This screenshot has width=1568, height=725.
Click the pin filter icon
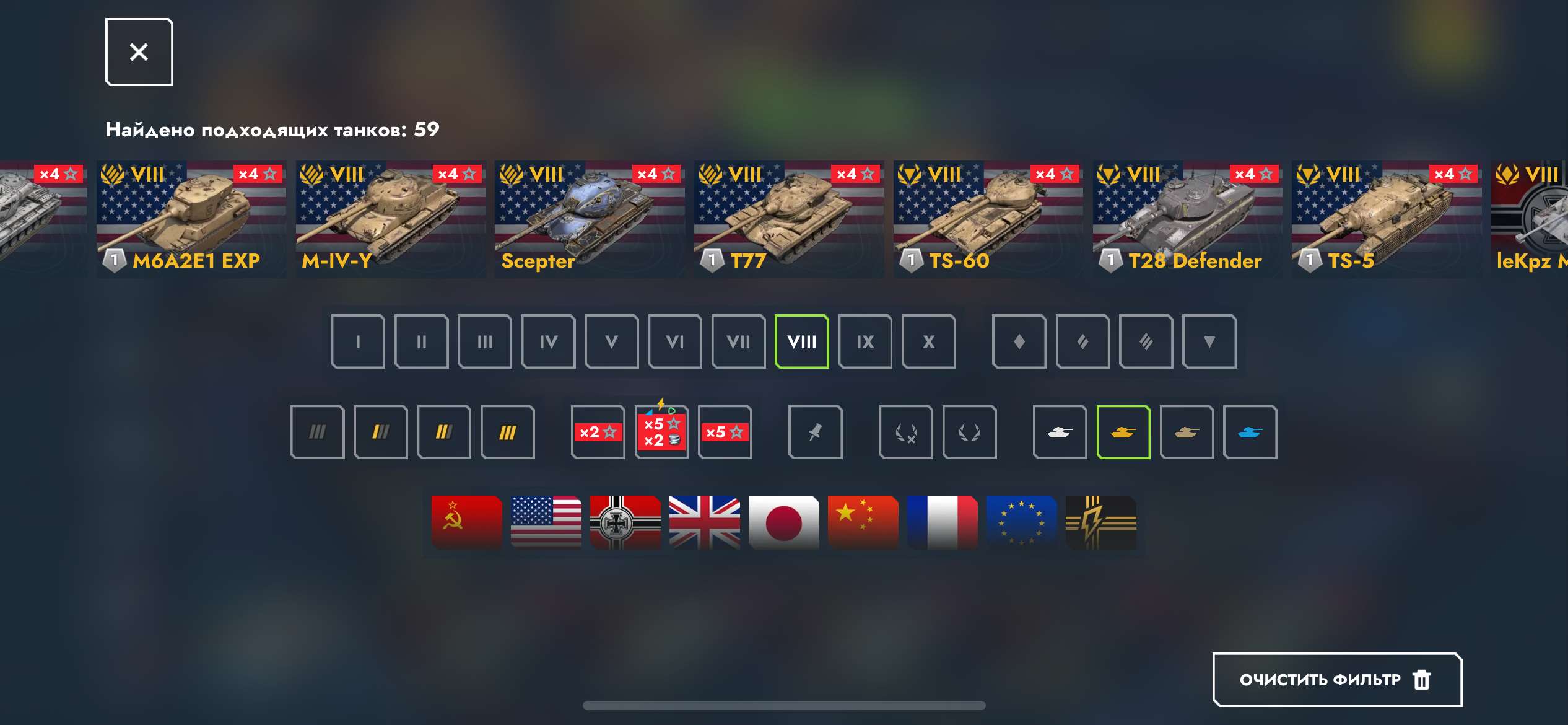coord(816,432)
